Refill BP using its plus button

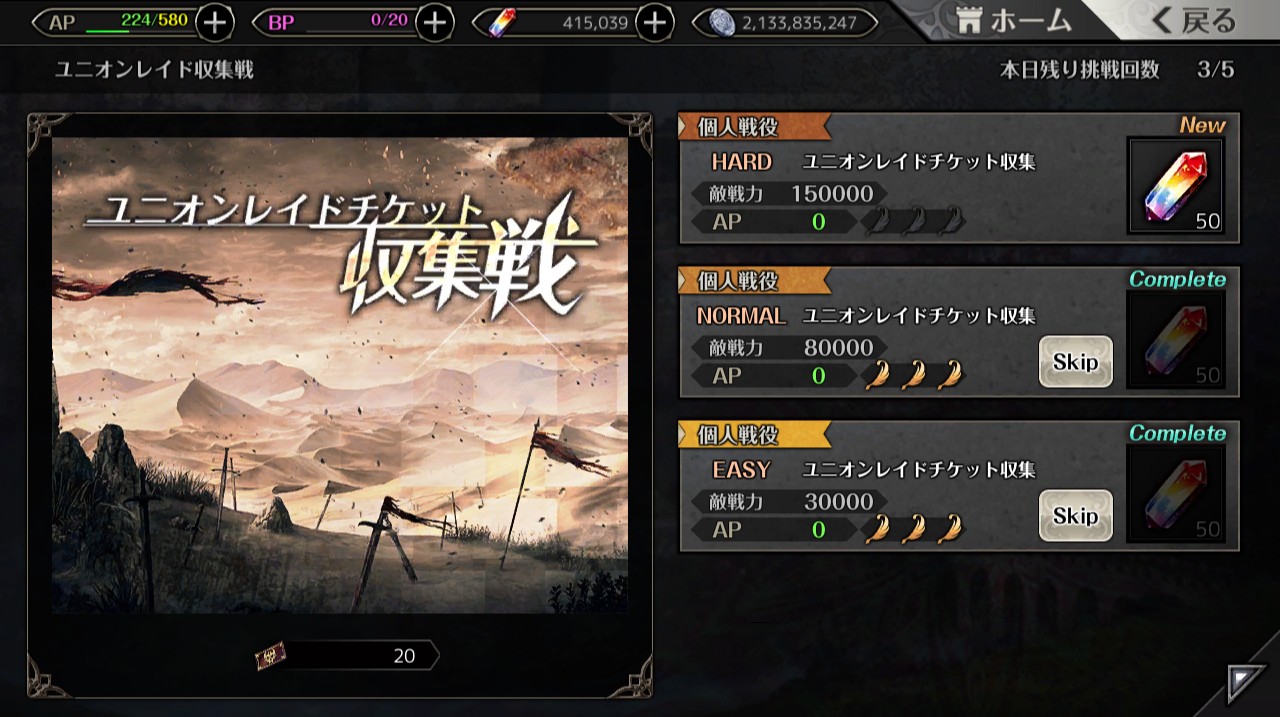434,22
